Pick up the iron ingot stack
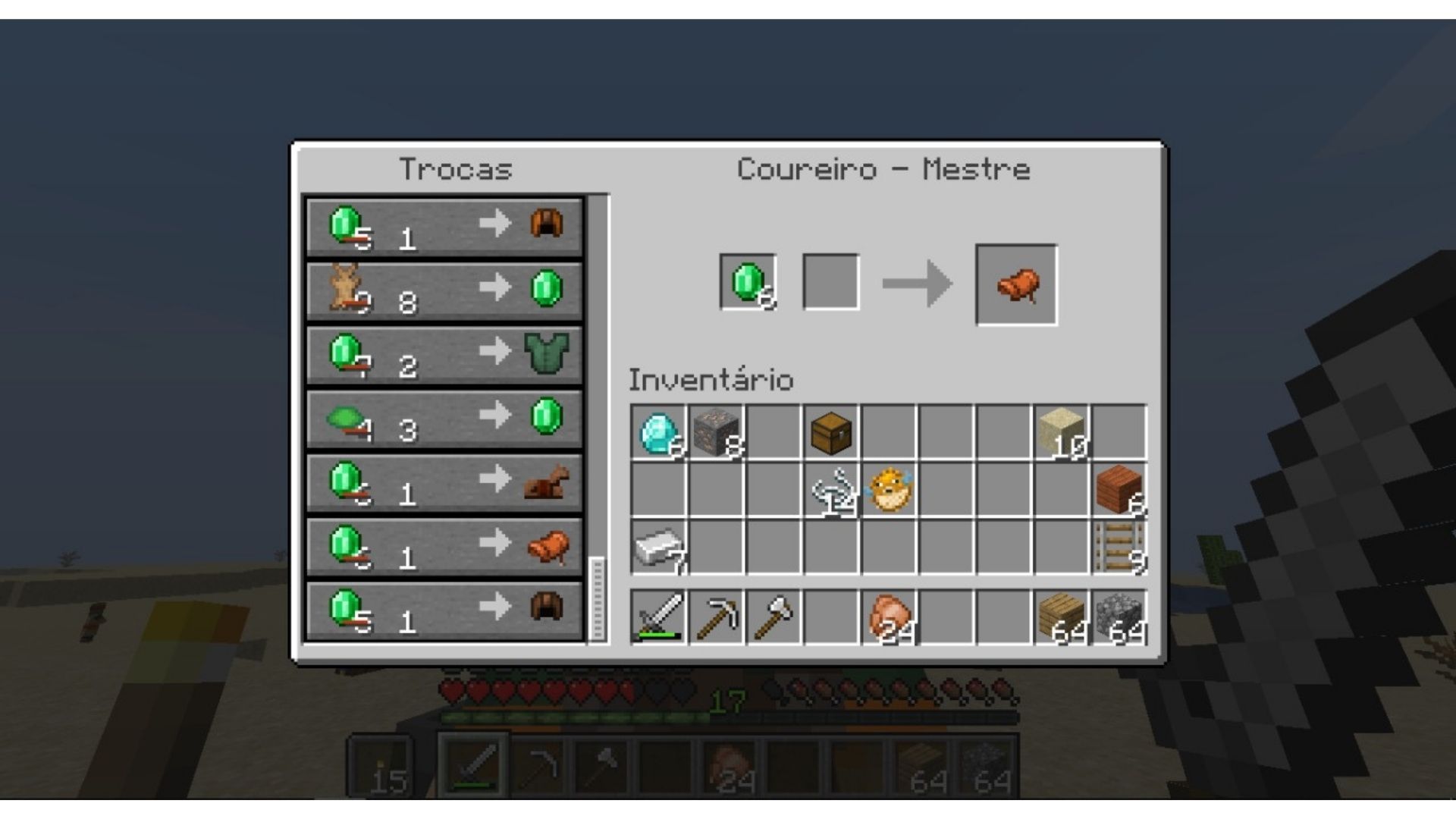Image resolution: width=1456 pixels, height=819 pixels. pyautogui.click(x=658, y=548)
